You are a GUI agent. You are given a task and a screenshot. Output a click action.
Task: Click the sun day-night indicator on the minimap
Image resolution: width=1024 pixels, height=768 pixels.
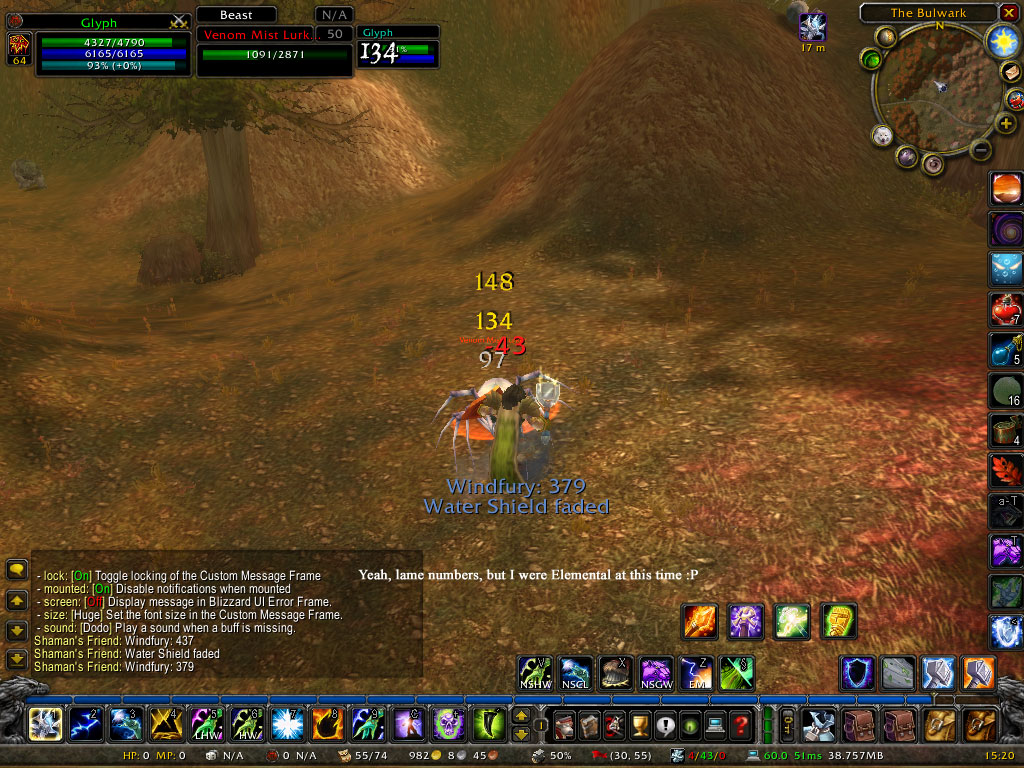tap(1001, 41)
